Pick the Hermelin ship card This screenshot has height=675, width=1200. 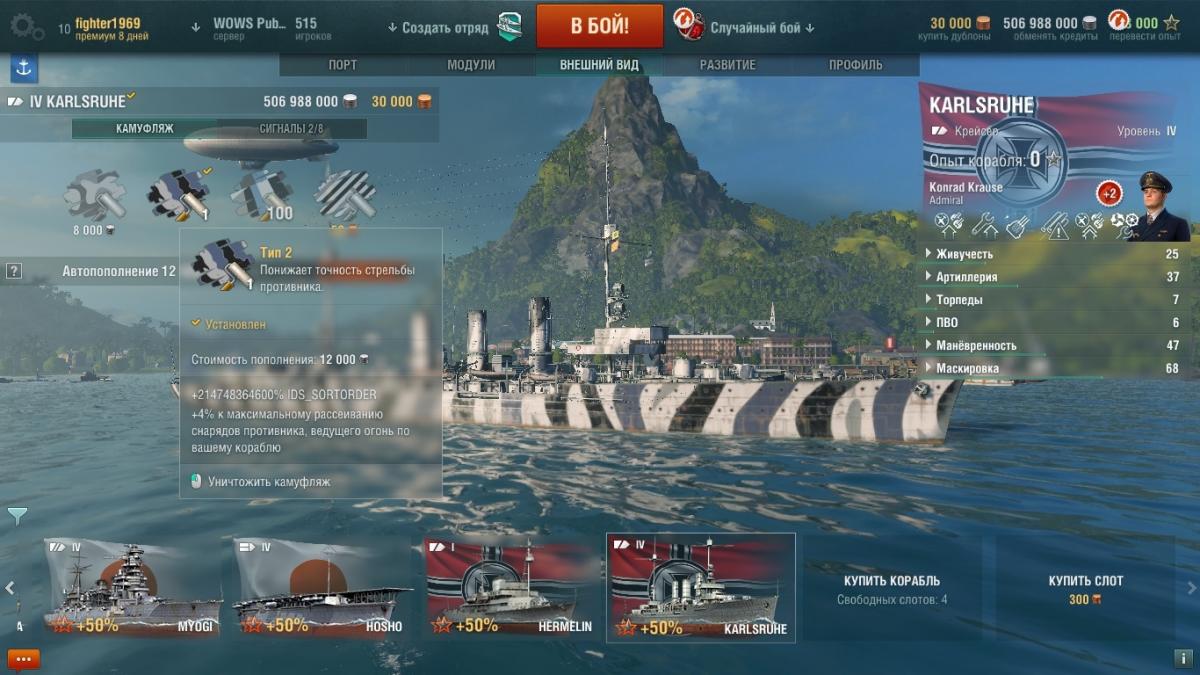click(511, 587)
